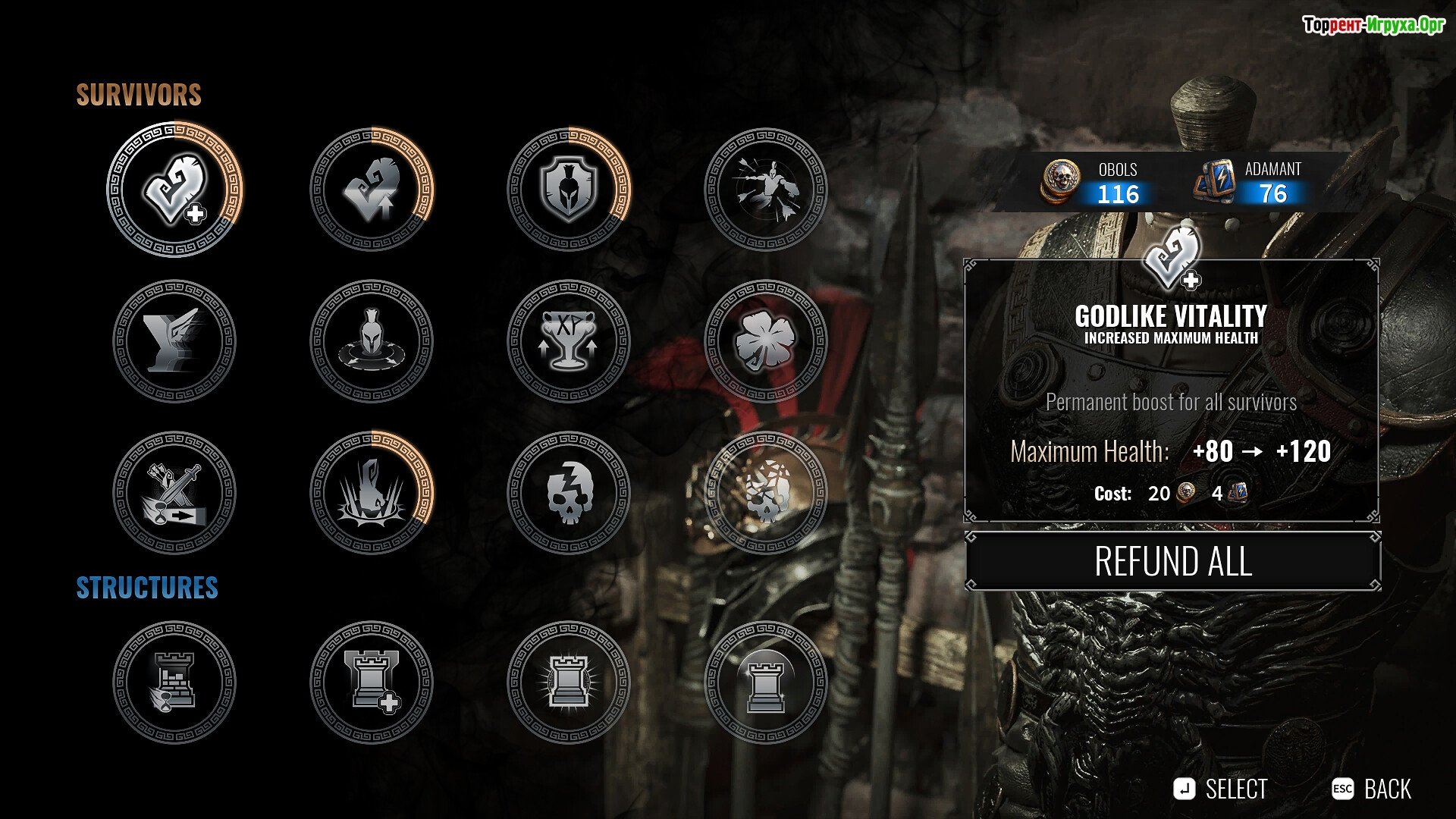Select the crossed sword and hammer upgrade
1456x819 pixels.
(175, 493)
